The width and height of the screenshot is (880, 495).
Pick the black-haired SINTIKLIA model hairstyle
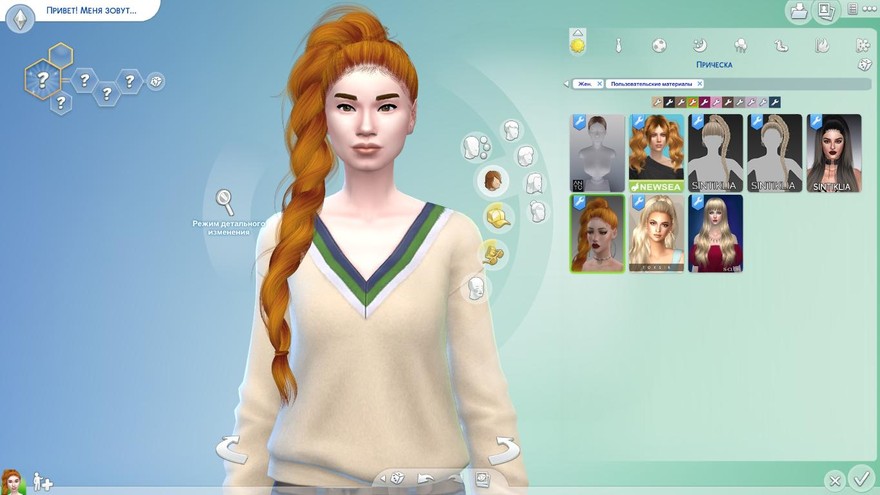[x=834, y=152]
